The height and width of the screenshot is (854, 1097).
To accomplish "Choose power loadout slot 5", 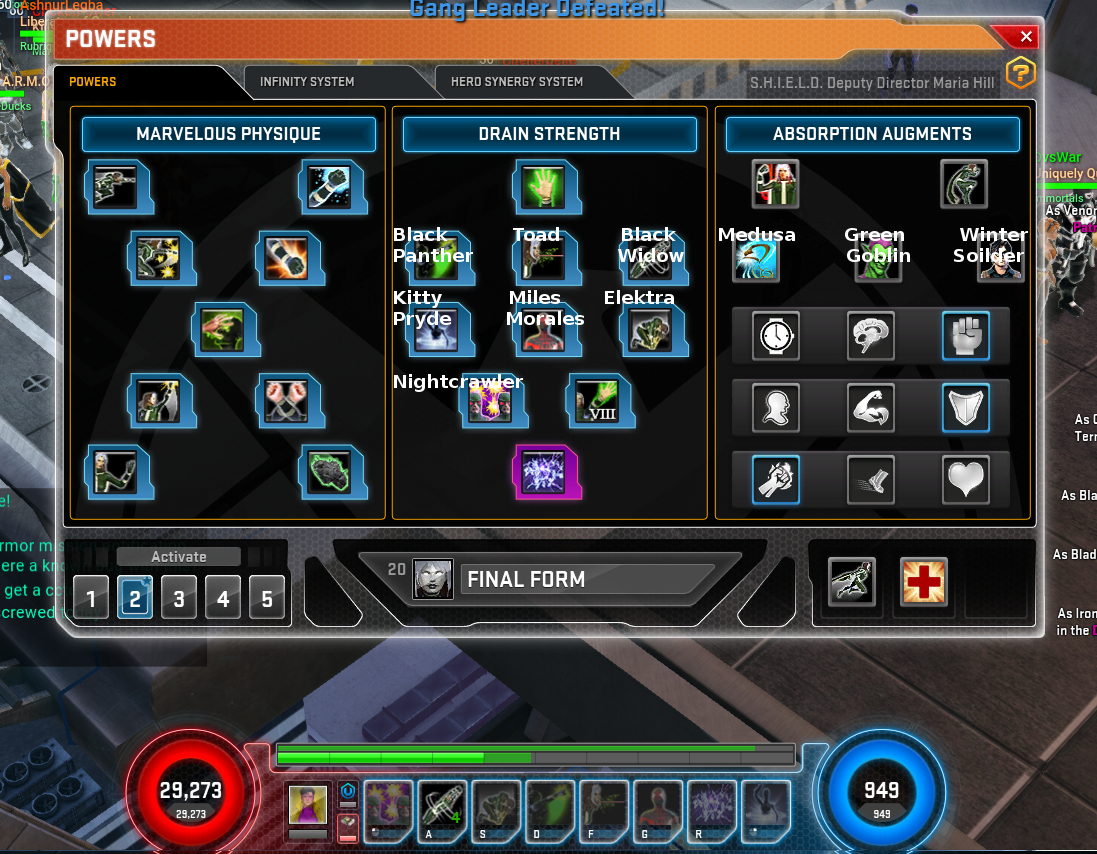I will coord(267,599).
